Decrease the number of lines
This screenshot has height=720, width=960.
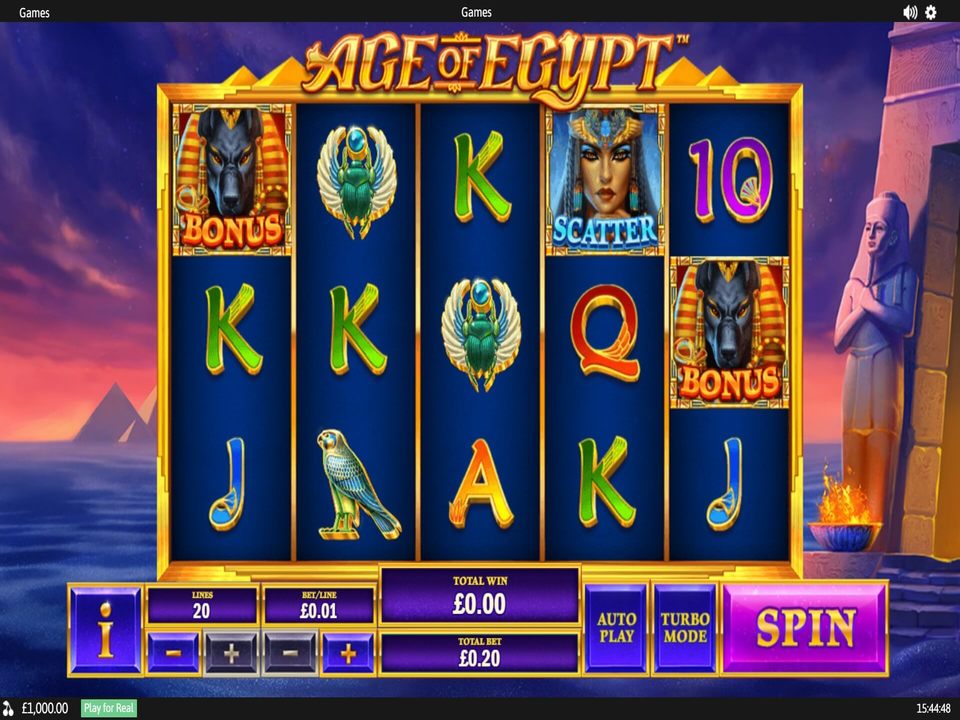click(173, 653)
